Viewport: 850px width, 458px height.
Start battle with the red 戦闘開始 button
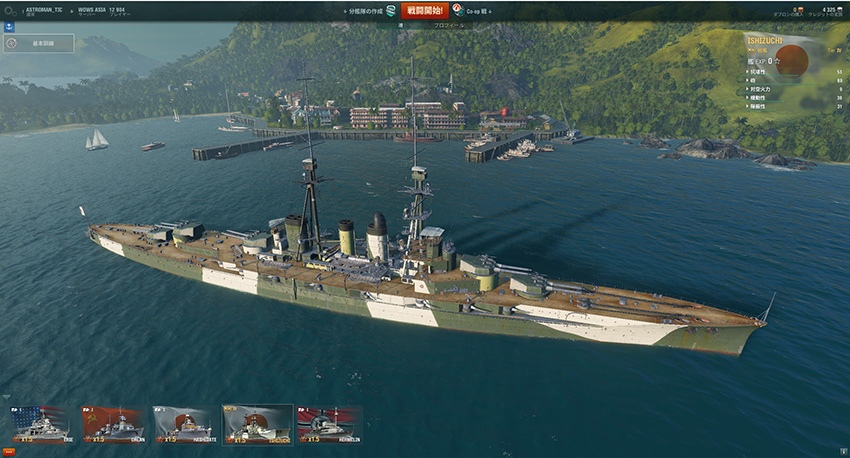pos(424,10)
